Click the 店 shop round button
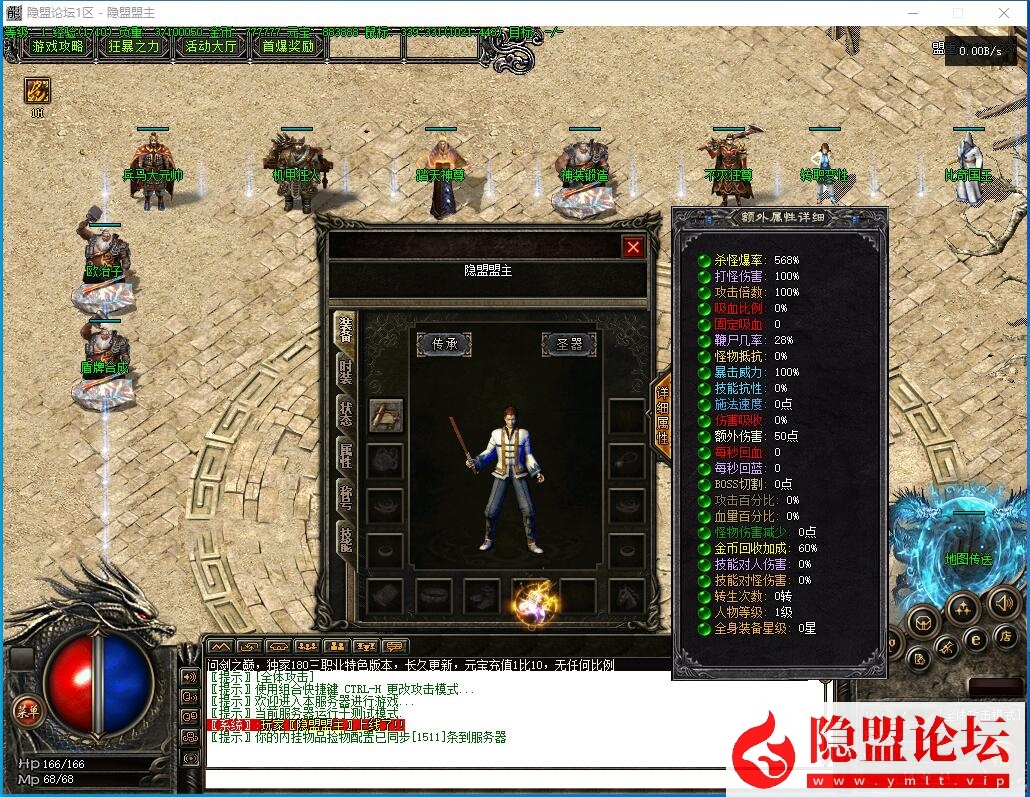 pyautogui.click(x=1006, y=637)
